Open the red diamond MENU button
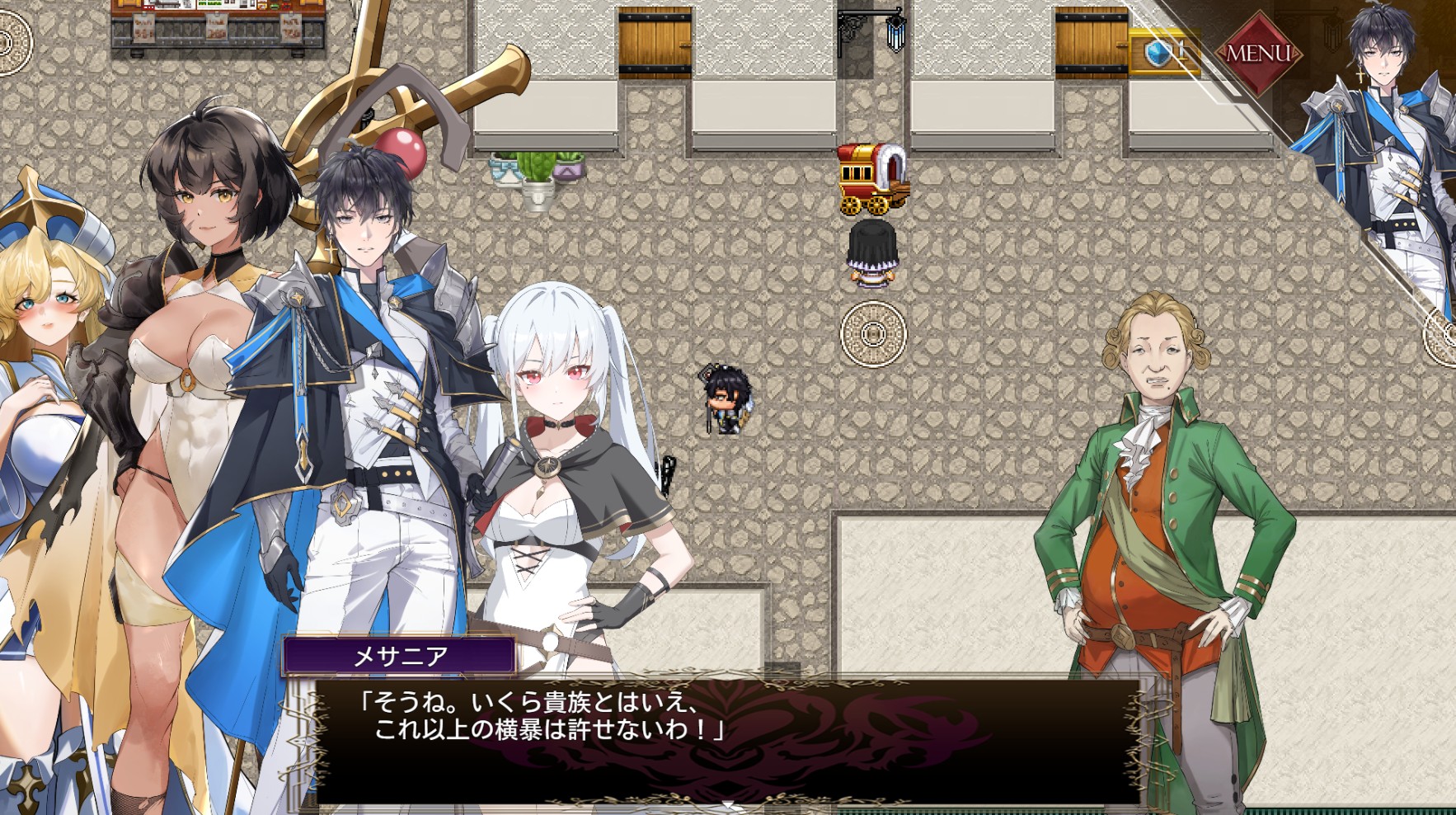Screen dimensions: 1456x815 coord(1257,53)
